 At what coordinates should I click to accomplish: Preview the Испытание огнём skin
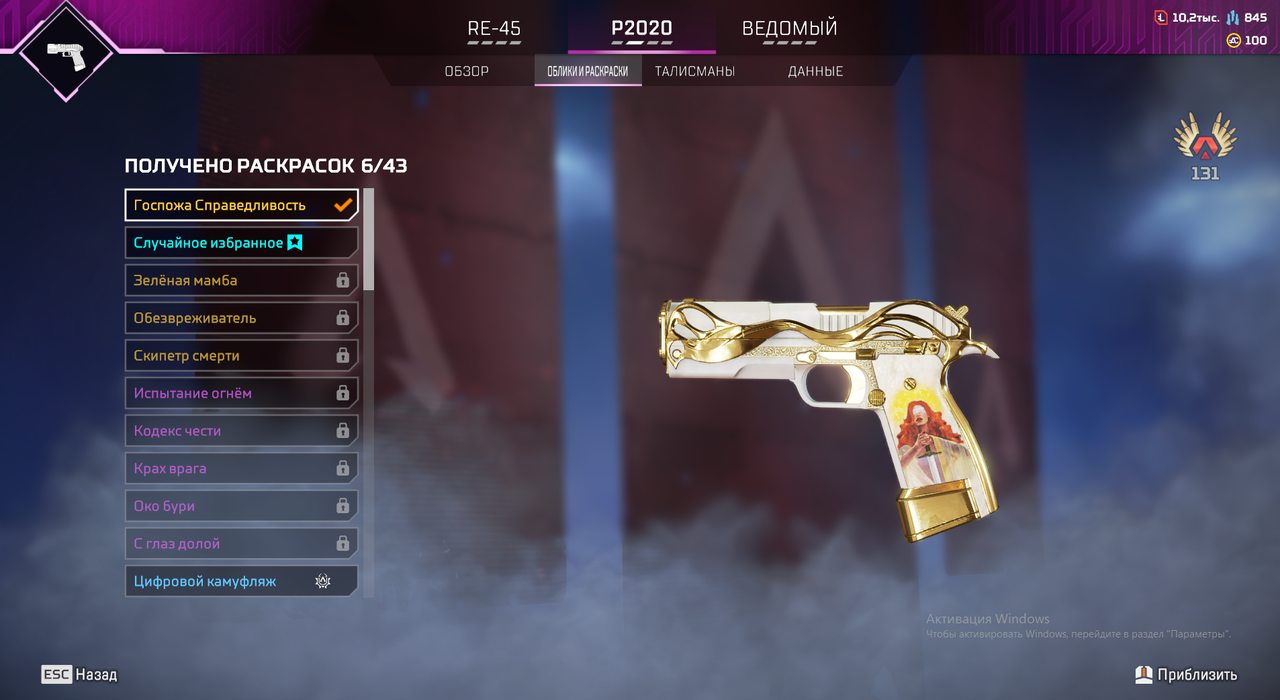tap(241, 393)
